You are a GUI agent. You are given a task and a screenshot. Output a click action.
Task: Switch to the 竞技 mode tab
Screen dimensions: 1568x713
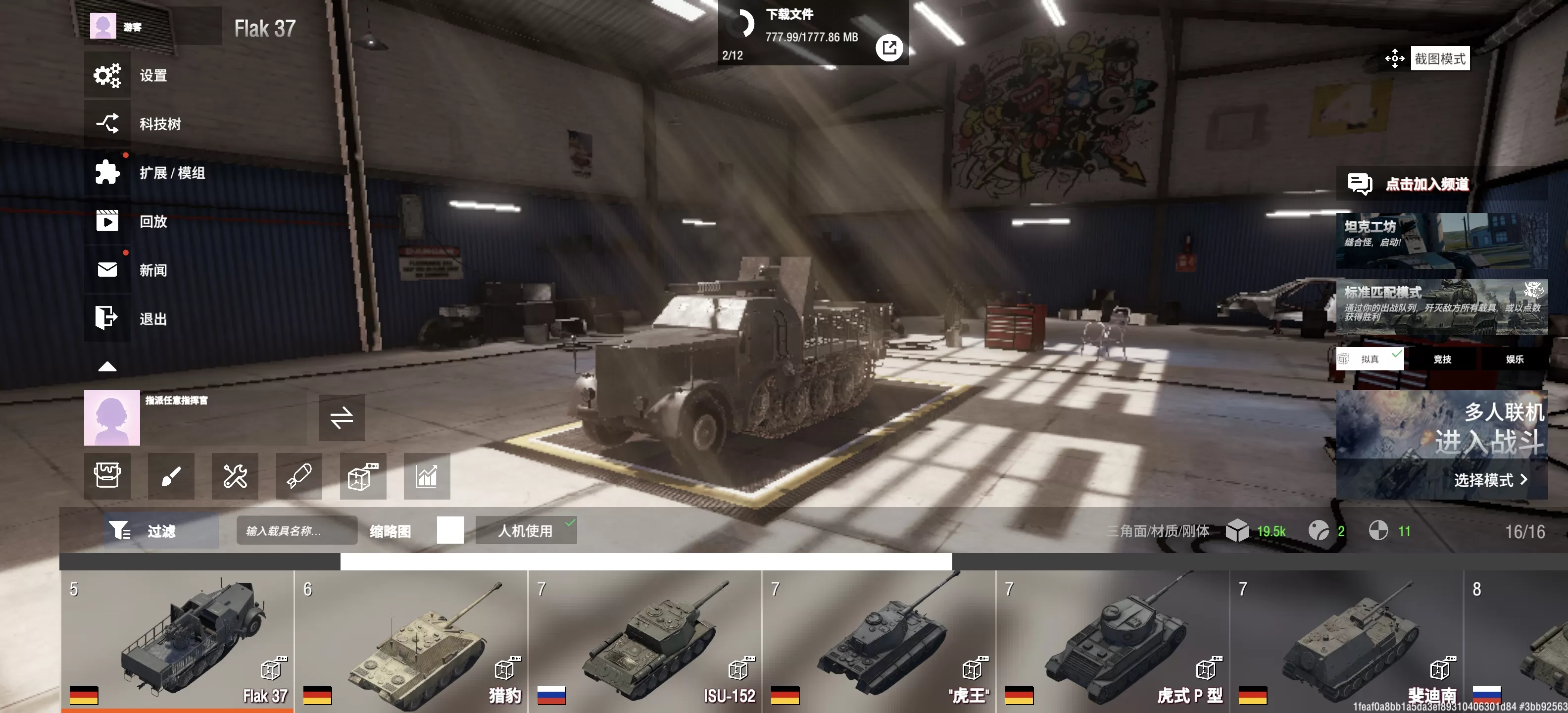[1442, 359]
